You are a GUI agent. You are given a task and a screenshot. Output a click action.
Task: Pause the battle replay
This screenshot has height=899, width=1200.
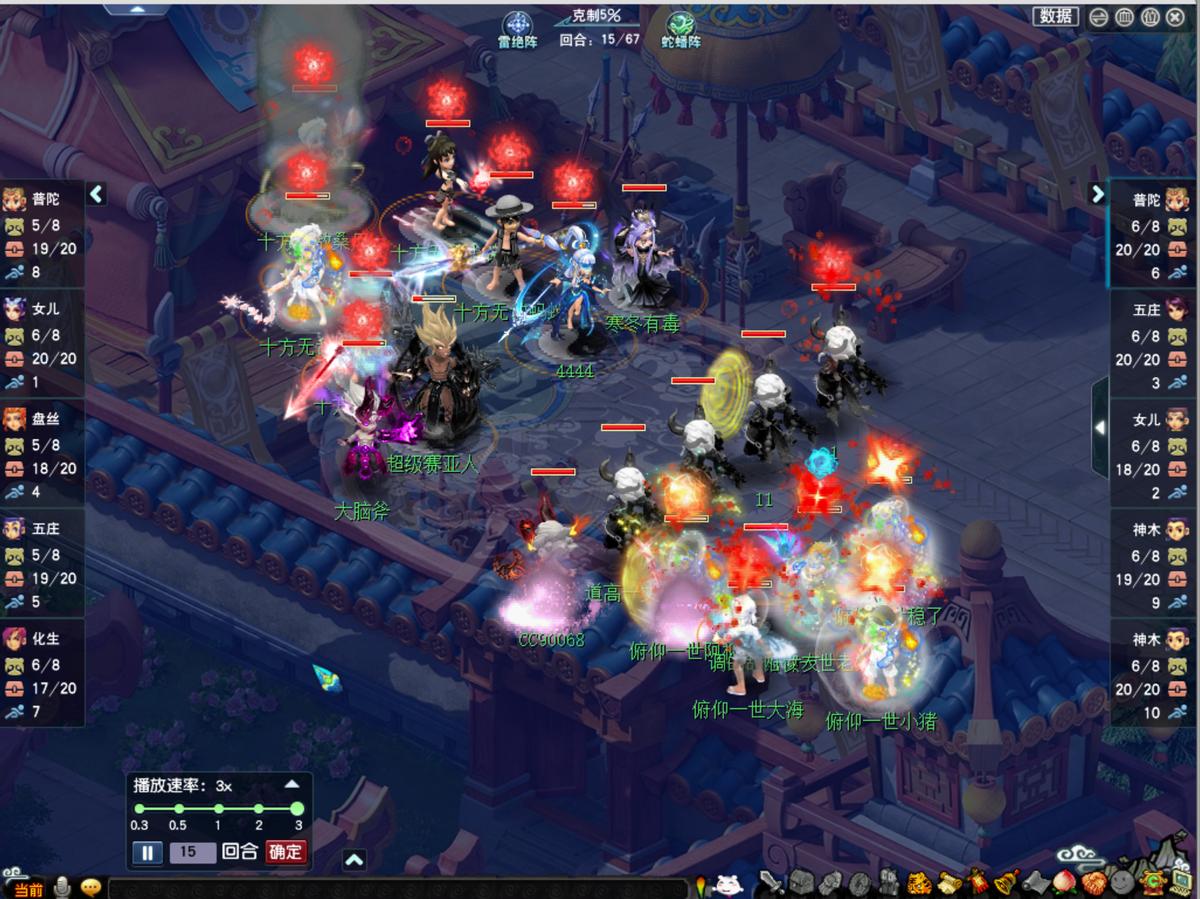(146, 852)
